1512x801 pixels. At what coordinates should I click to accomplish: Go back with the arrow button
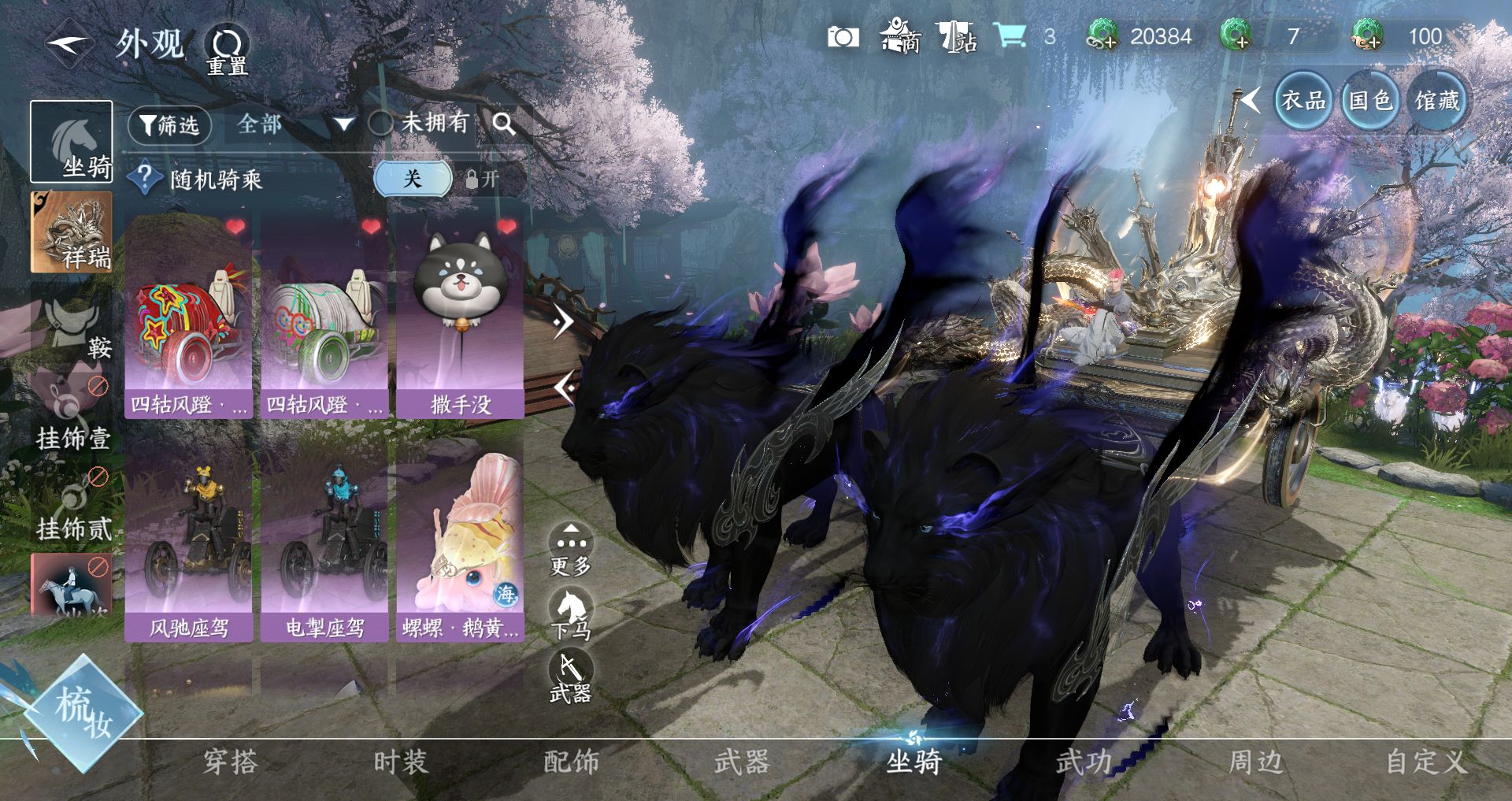[69, 44]
